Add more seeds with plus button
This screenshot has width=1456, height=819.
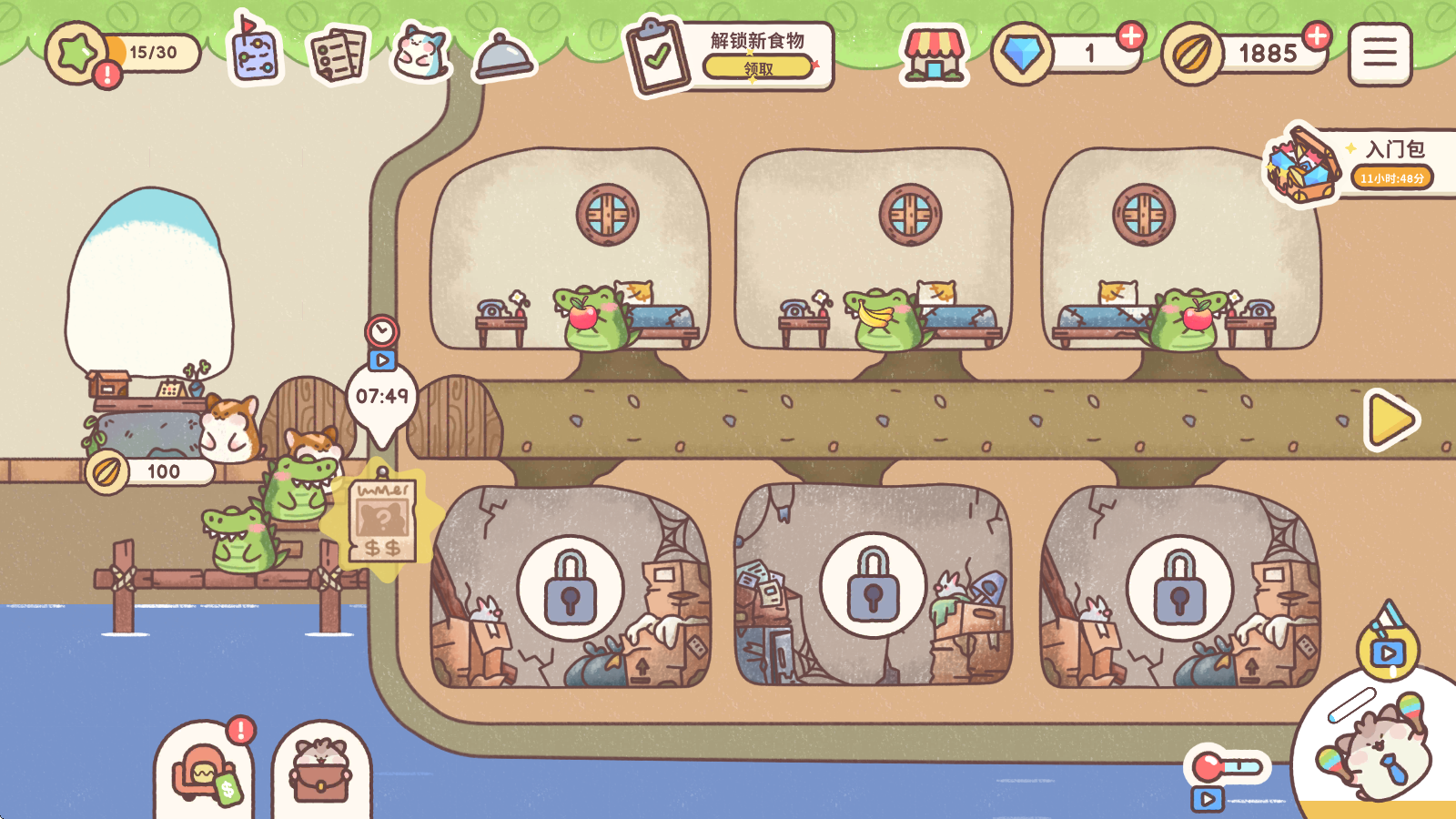tap(1317, 35)
